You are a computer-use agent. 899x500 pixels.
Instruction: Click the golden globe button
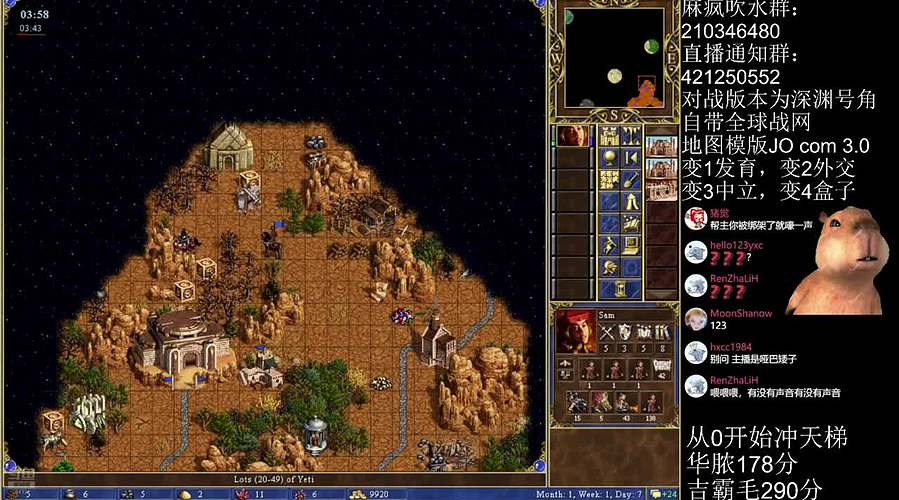click(609, 158)
